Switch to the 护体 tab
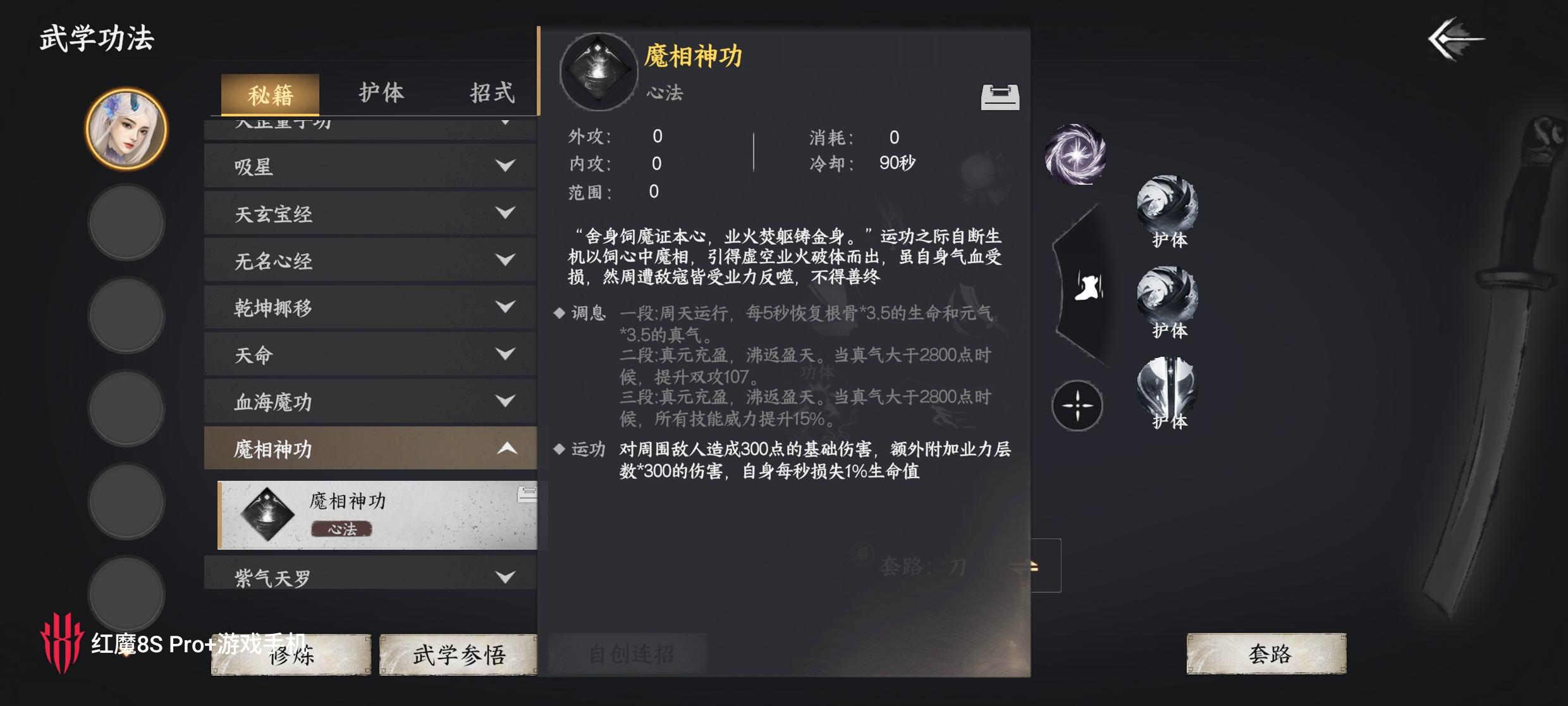This screenshot has height=706, width=1568. (381, 92)
